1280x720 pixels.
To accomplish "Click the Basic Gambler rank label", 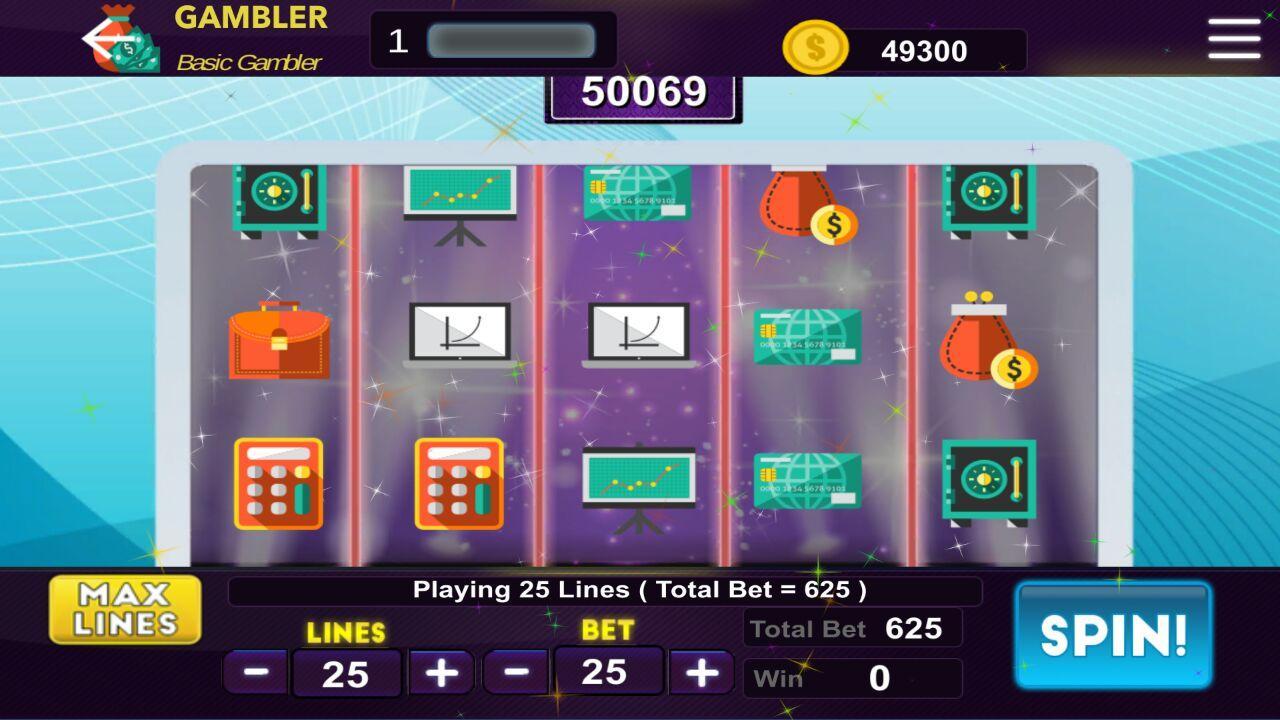I will tap(248, 62).
